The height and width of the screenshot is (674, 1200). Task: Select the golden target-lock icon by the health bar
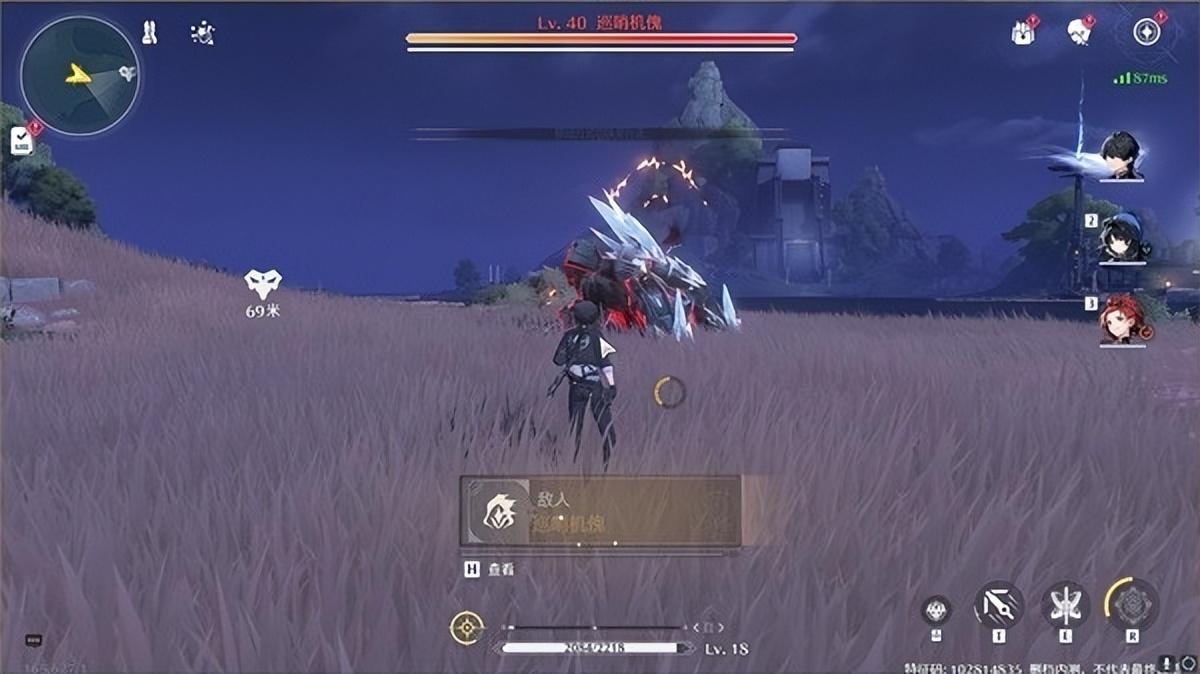[466, 628]
